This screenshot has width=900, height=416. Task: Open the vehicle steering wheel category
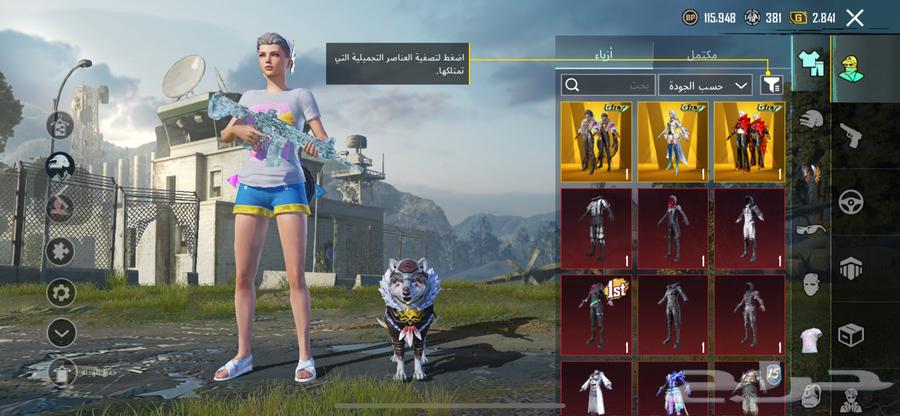(x=851, y=201)
